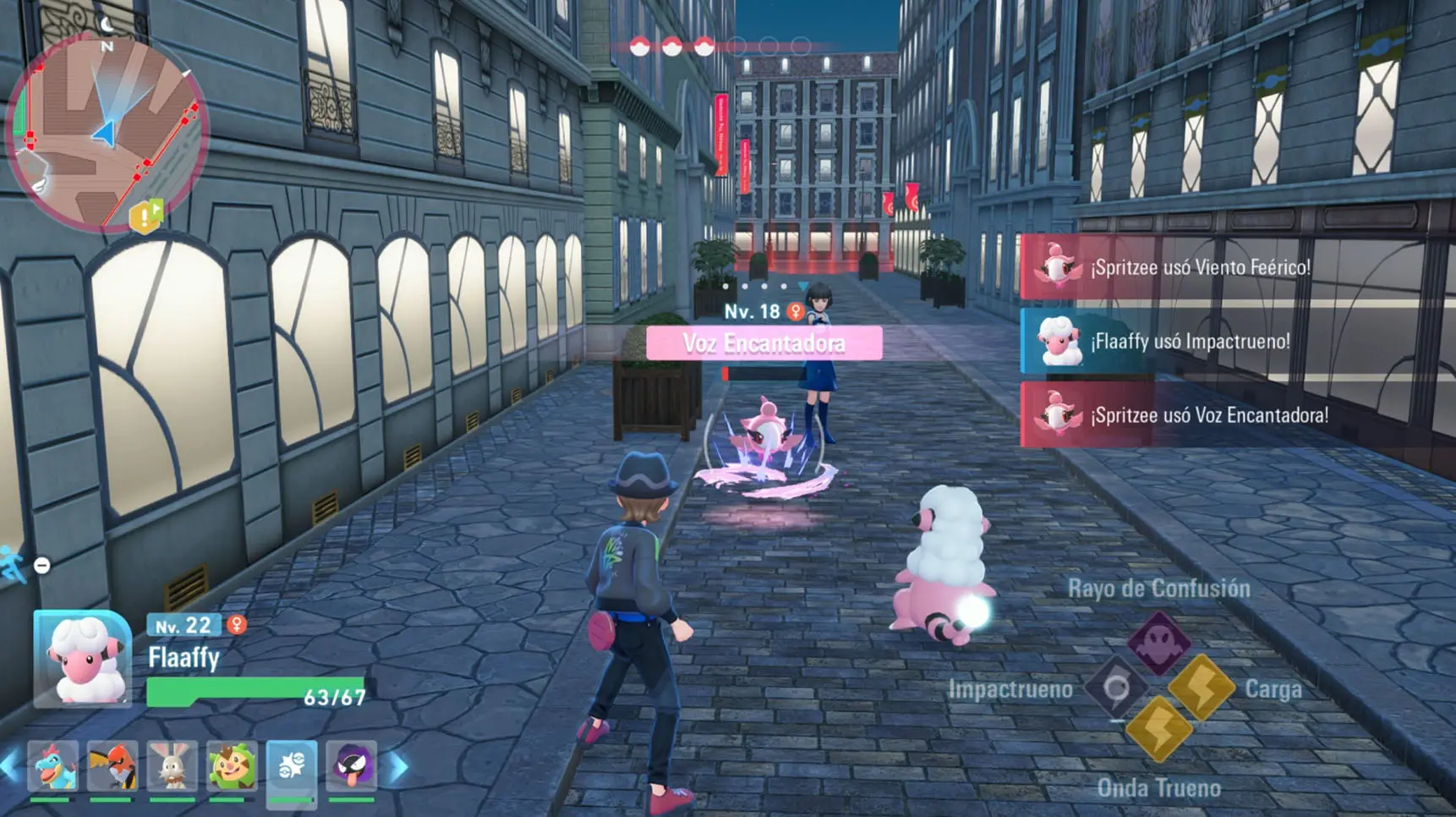Click the running figure icon at left edge
Screen dimensions: 1456x817
[13, 564]
